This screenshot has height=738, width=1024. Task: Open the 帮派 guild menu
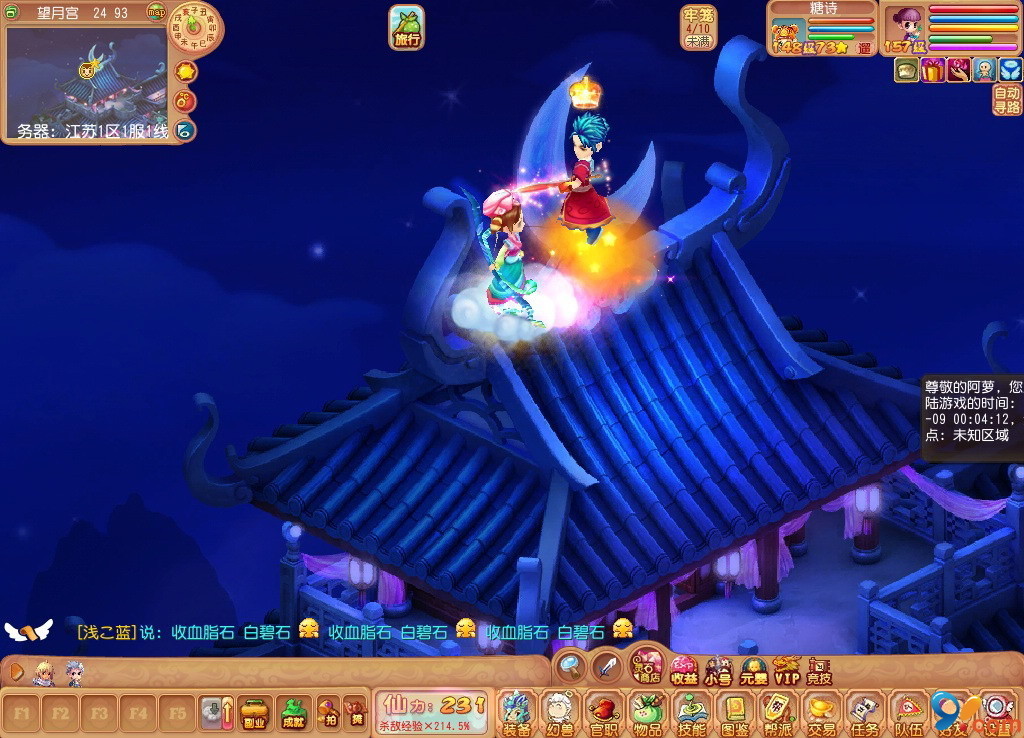pos(778,712)
